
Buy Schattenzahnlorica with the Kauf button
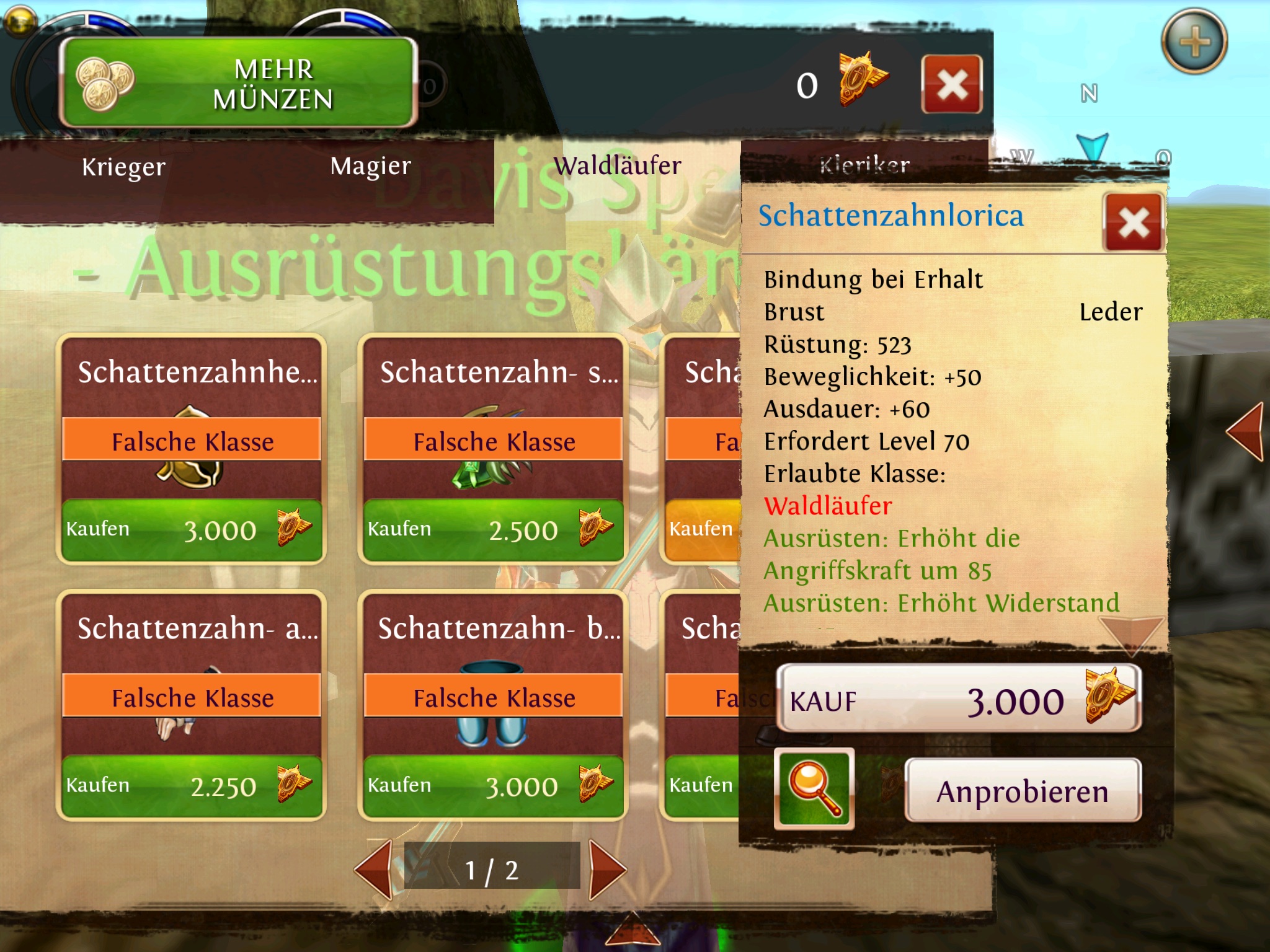click(x=959, y=699)
